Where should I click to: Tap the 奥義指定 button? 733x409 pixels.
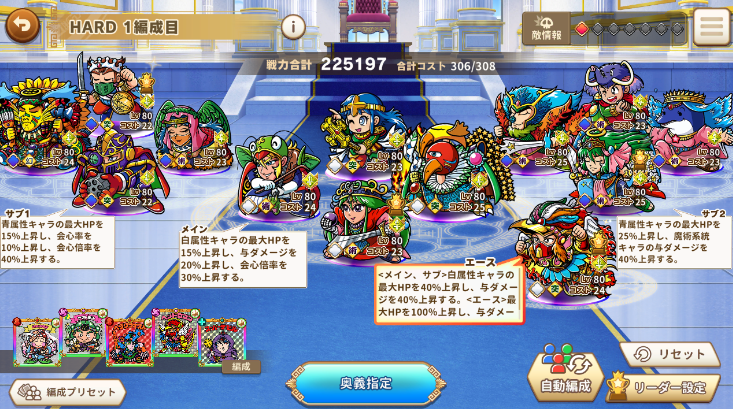click(x=366, y=382)
